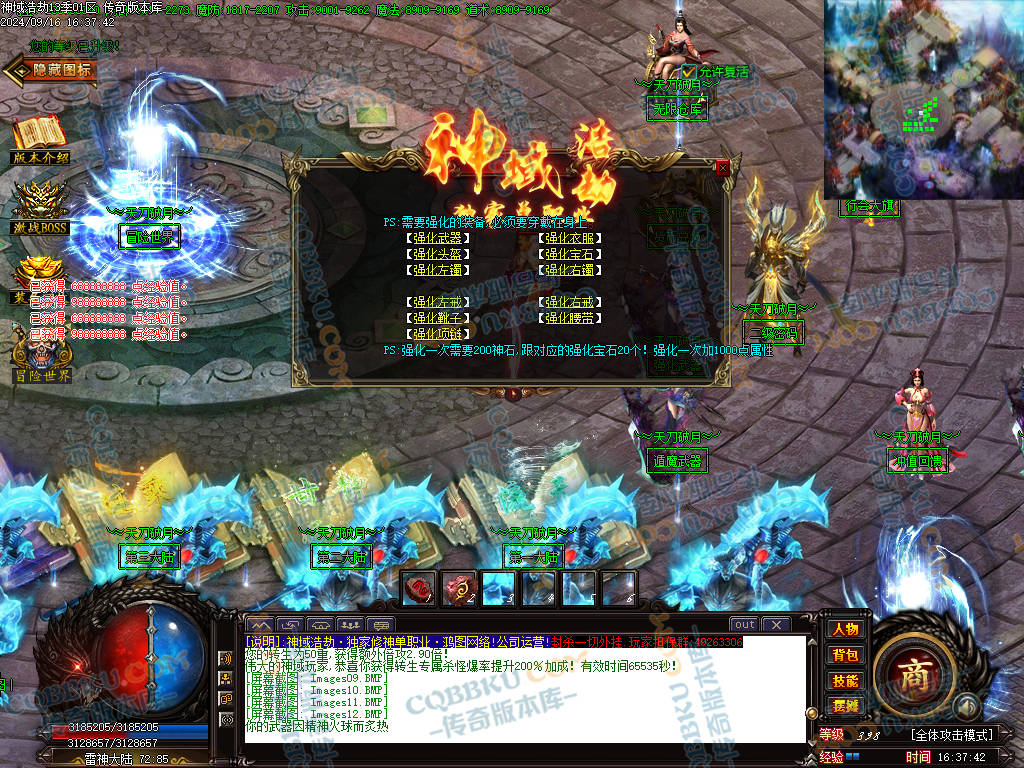
Task: Choose 强化宝石 (enhance gem) option
Action: pos(570,254)
